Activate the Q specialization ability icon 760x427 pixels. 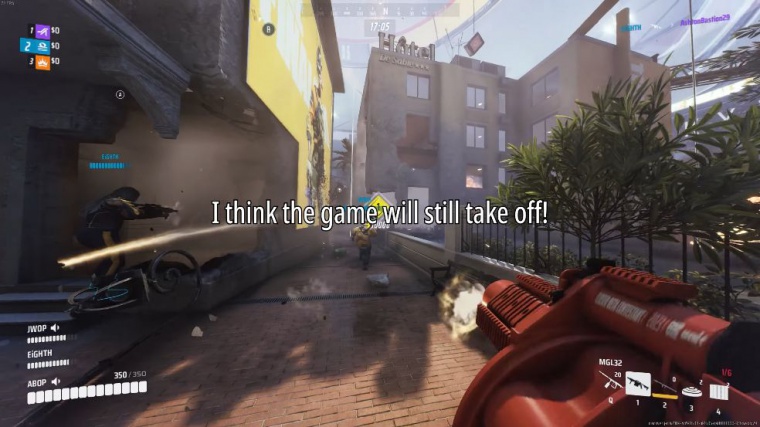[x=609, y=385]
